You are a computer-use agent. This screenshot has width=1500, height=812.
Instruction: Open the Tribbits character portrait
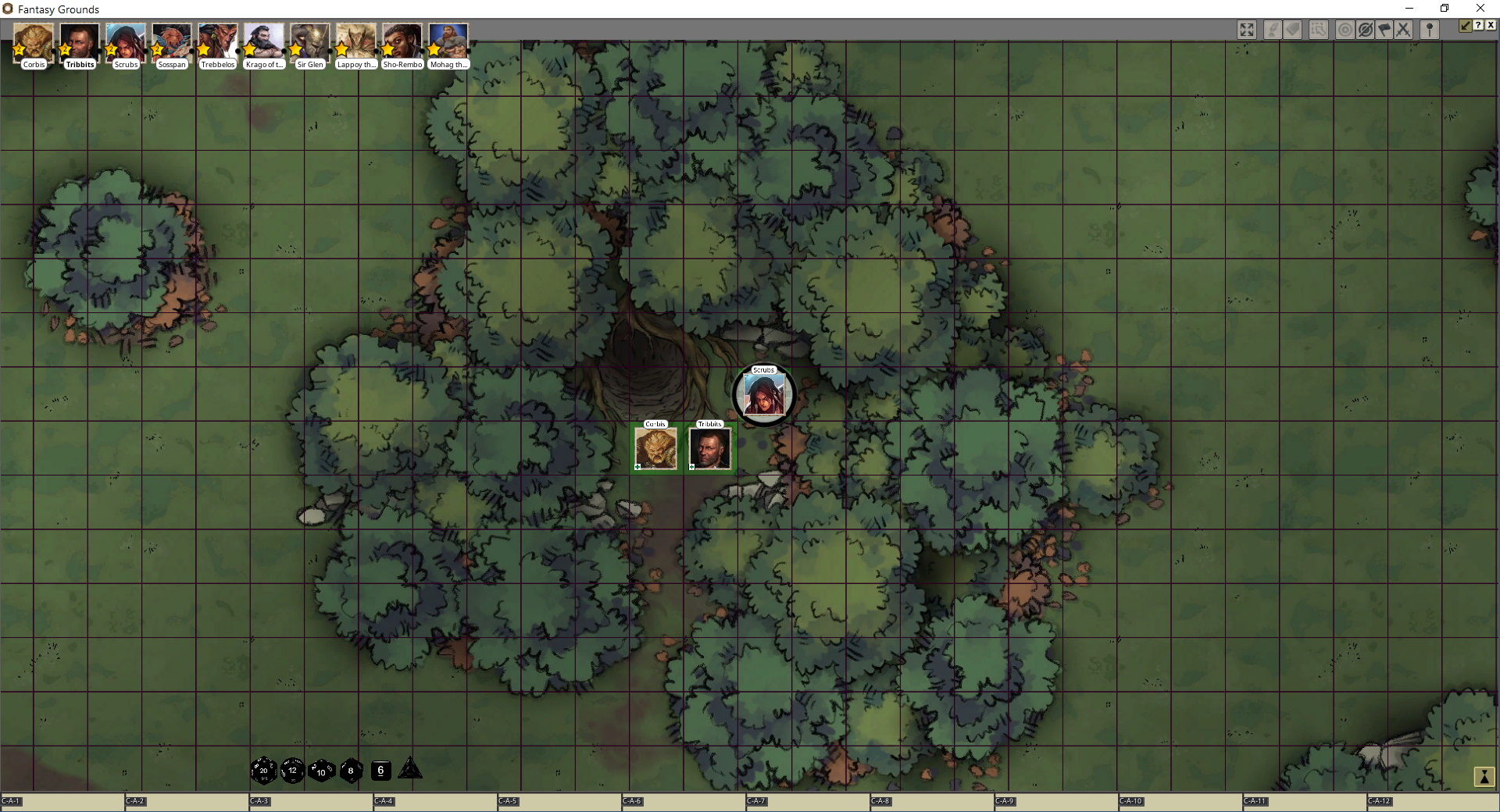[x=80, y=43]
